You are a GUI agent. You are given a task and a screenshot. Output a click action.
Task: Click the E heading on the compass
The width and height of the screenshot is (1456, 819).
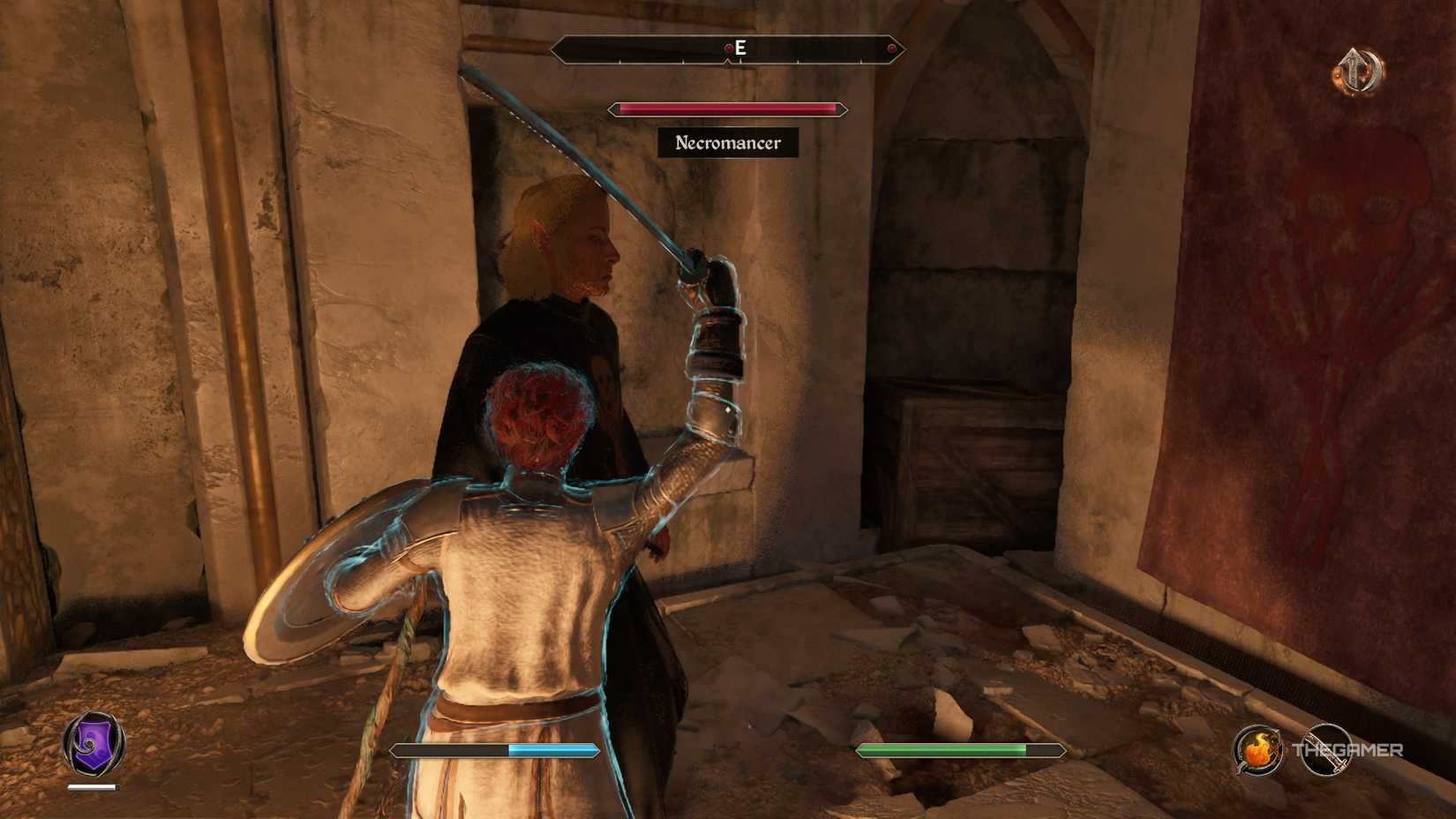(739, 49)
